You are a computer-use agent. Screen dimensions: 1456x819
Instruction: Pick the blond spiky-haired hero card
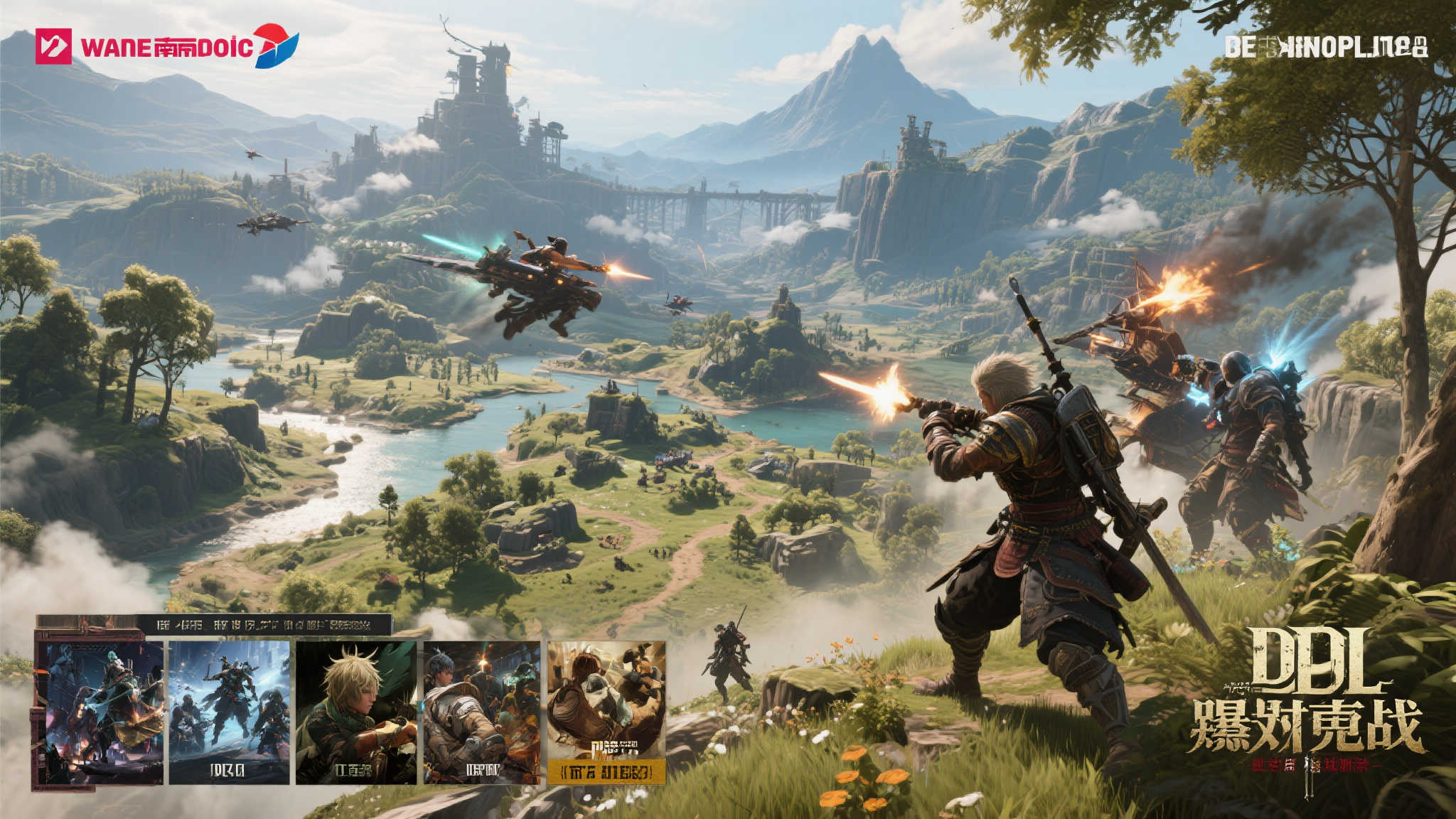coord(356,711)
